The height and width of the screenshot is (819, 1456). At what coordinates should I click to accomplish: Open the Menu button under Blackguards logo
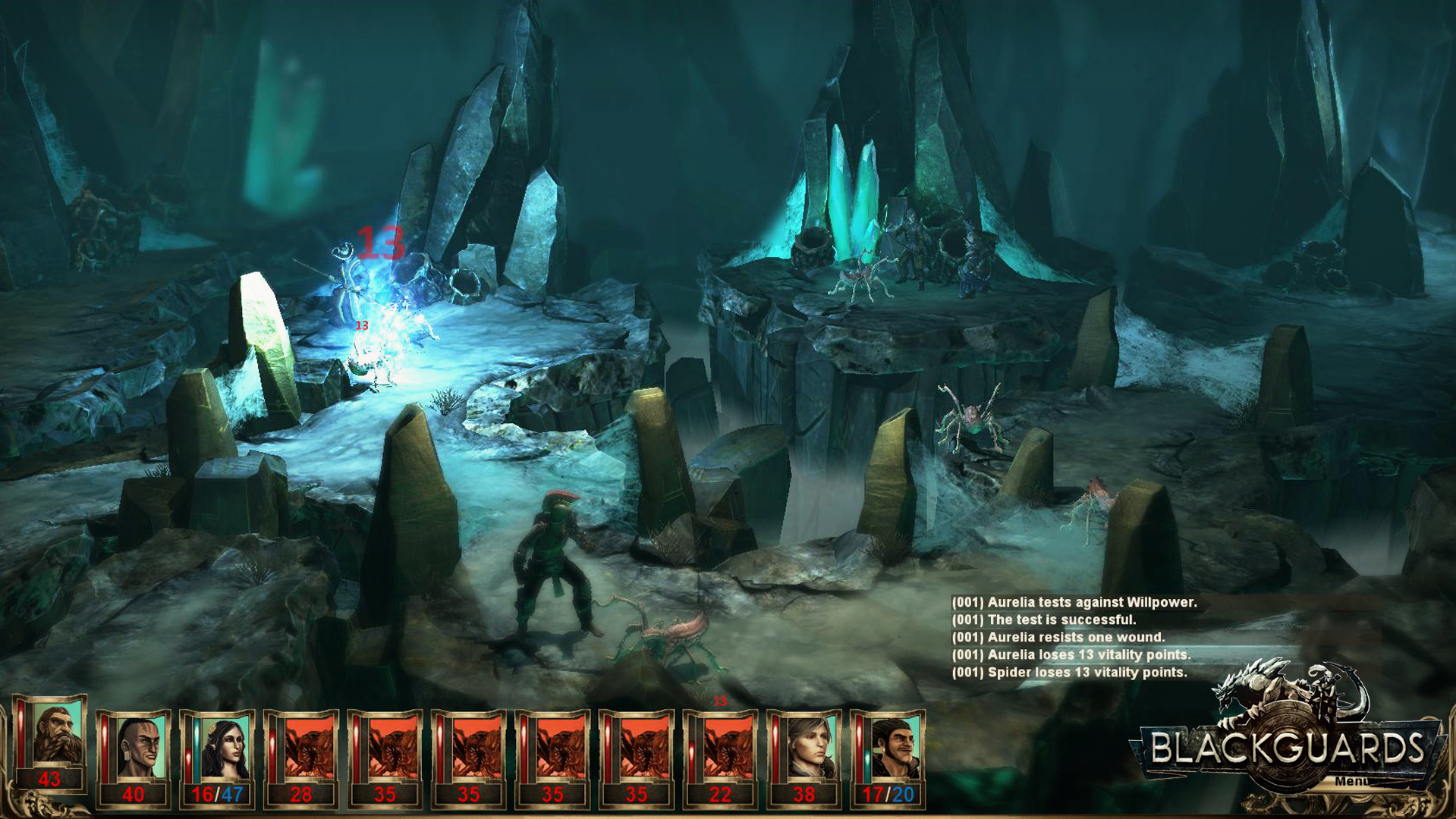point(1351,781)
